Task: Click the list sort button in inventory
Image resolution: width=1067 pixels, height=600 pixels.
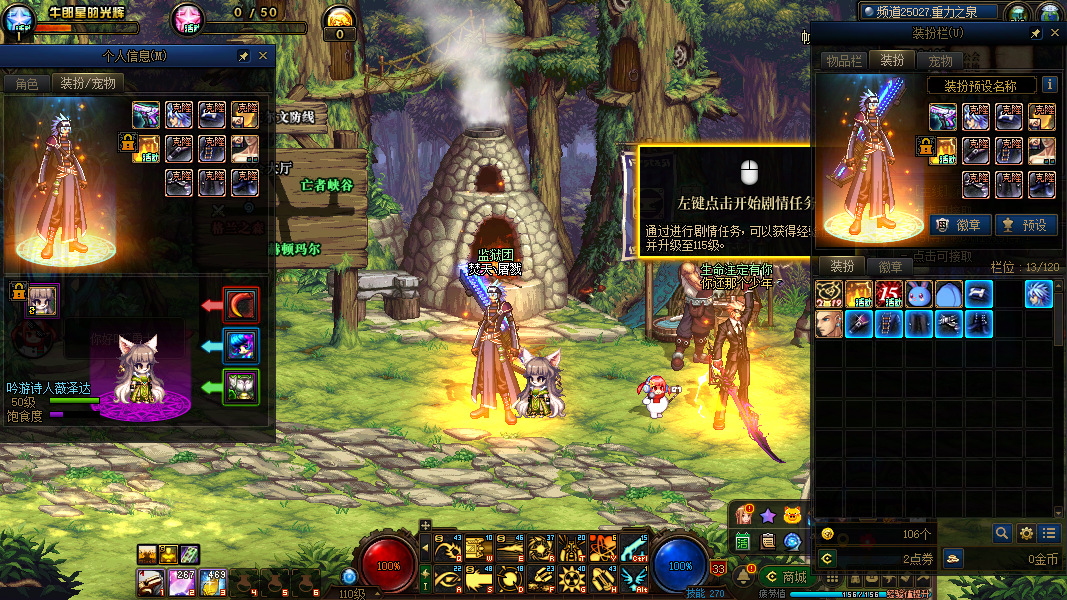Action: pos(1049,534)
